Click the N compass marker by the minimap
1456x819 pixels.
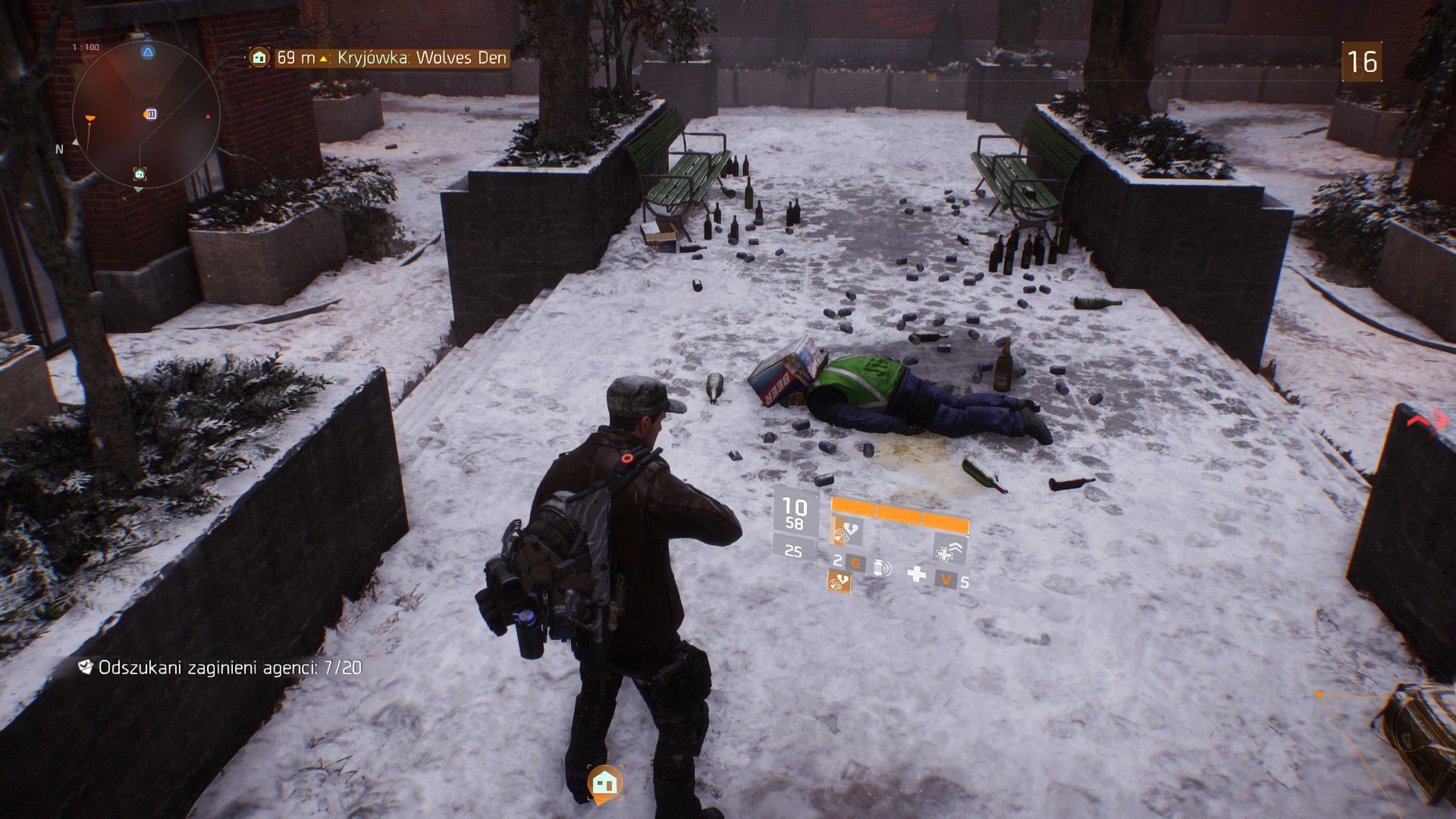click(59, 149)
